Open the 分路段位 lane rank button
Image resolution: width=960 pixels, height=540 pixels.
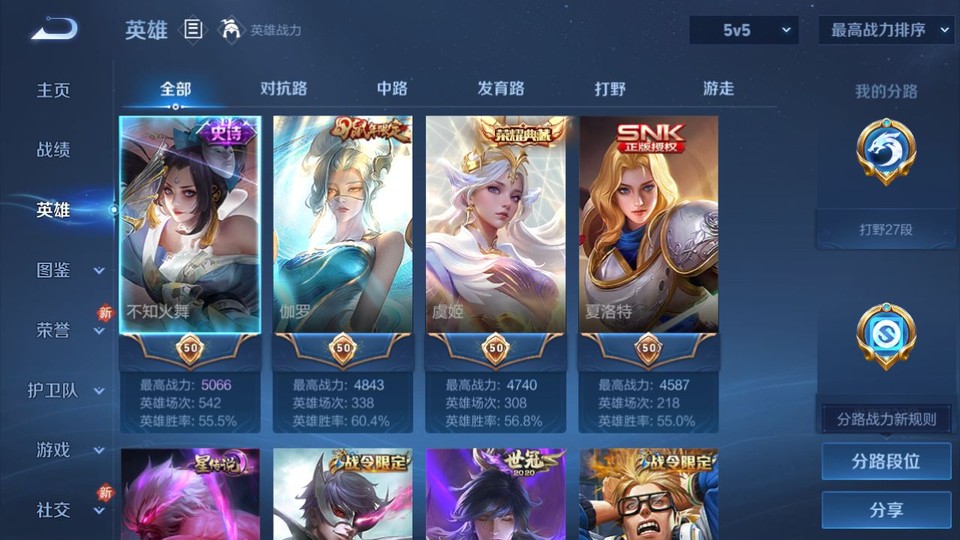(x=886, y=462)
